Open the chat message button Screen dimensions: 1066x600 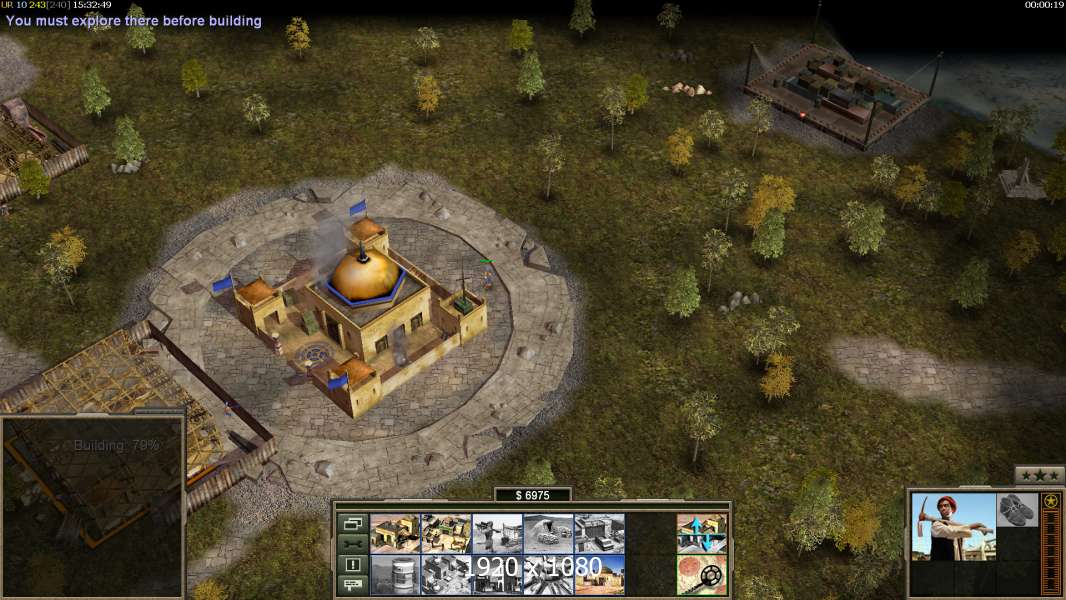tap(352, 585)
